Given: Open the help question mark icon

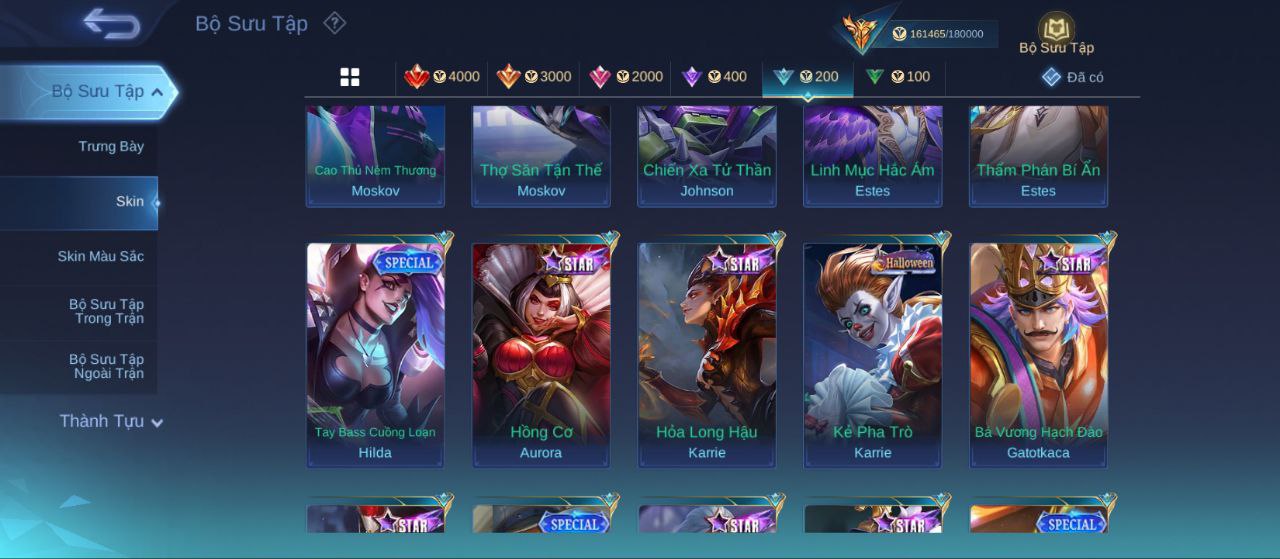Looking at the screenshot, I should pos(335,23).
